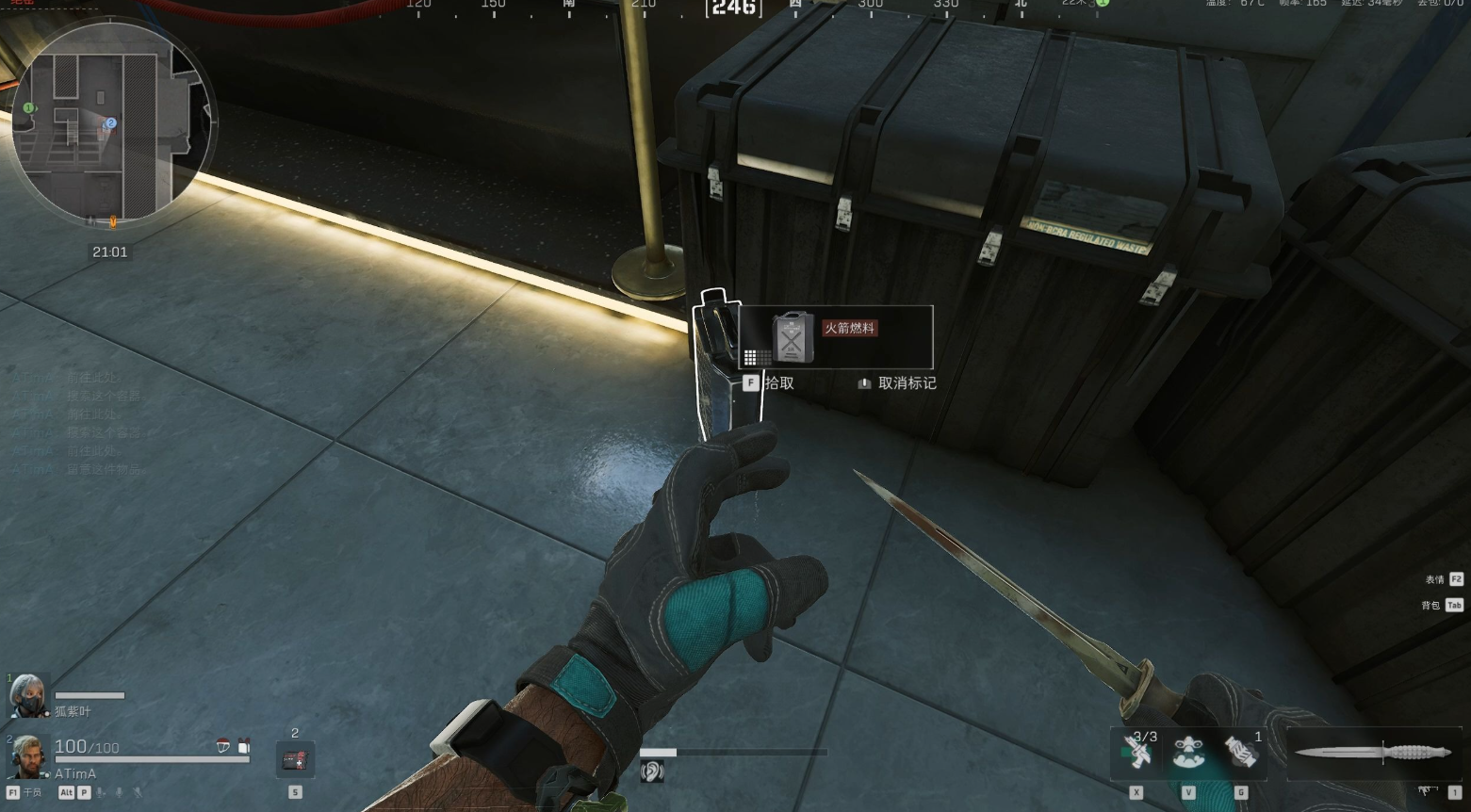1471x812 pixels.
Task: Activate the syringe pistol ability
Action: [x=1137, y=754]
